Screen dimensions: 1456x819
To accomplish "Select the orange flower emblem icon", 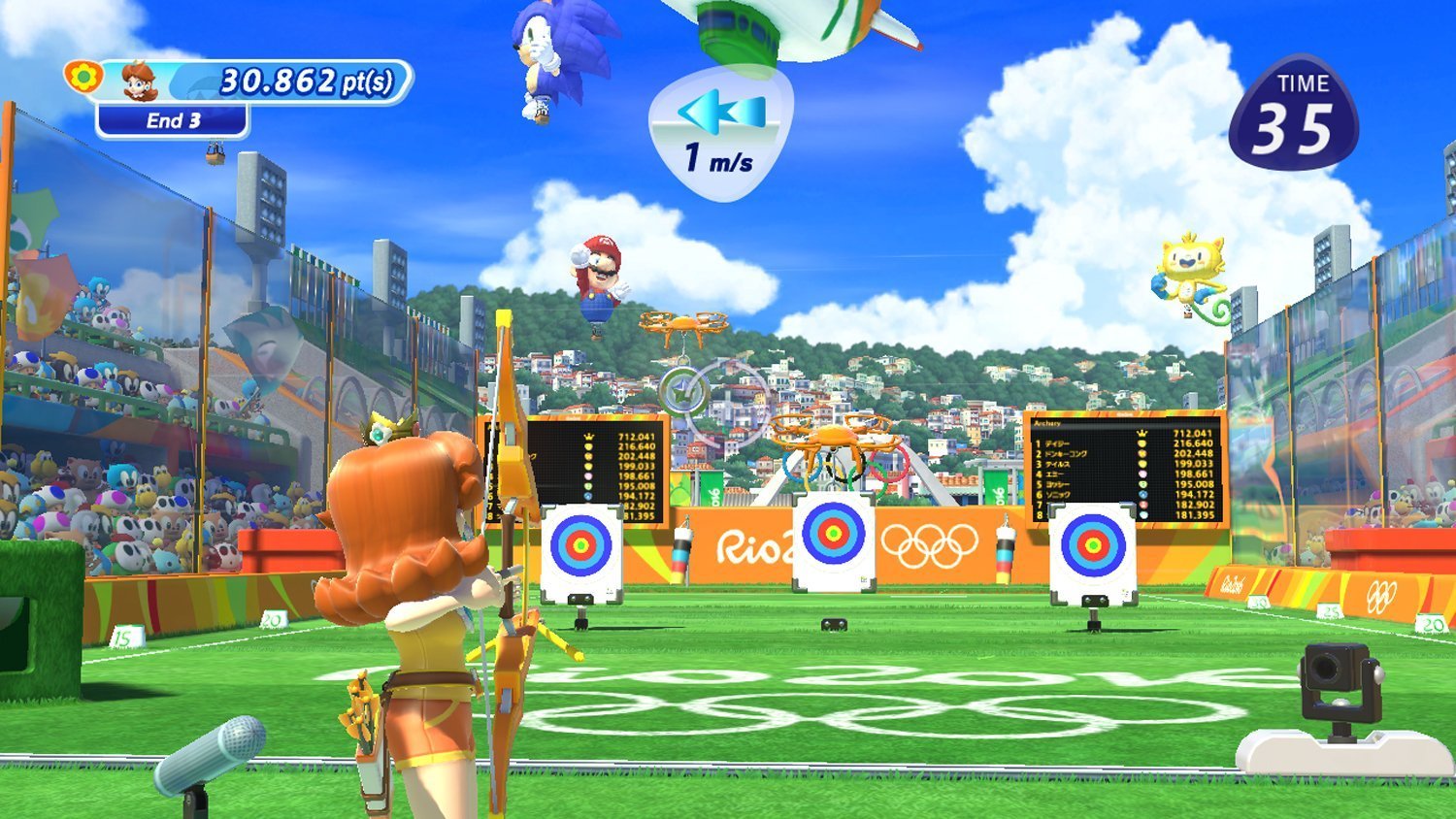I will (83, 76).
